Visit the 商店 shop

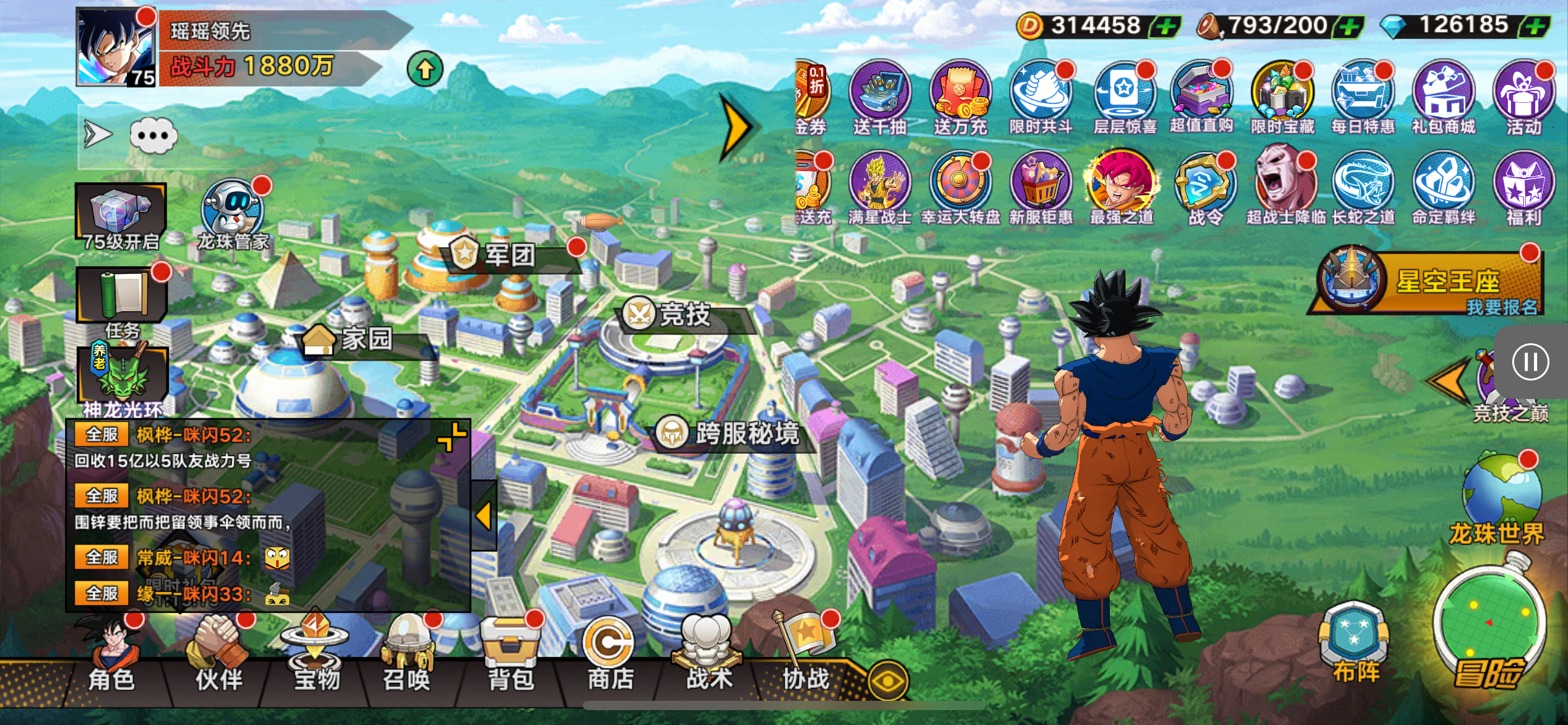[x=609, y=657]
